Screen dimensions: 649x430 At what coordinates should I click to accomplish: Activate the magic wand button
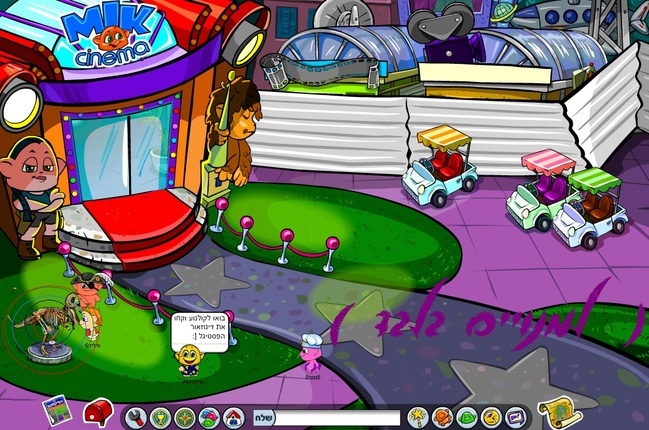(418, 416)
